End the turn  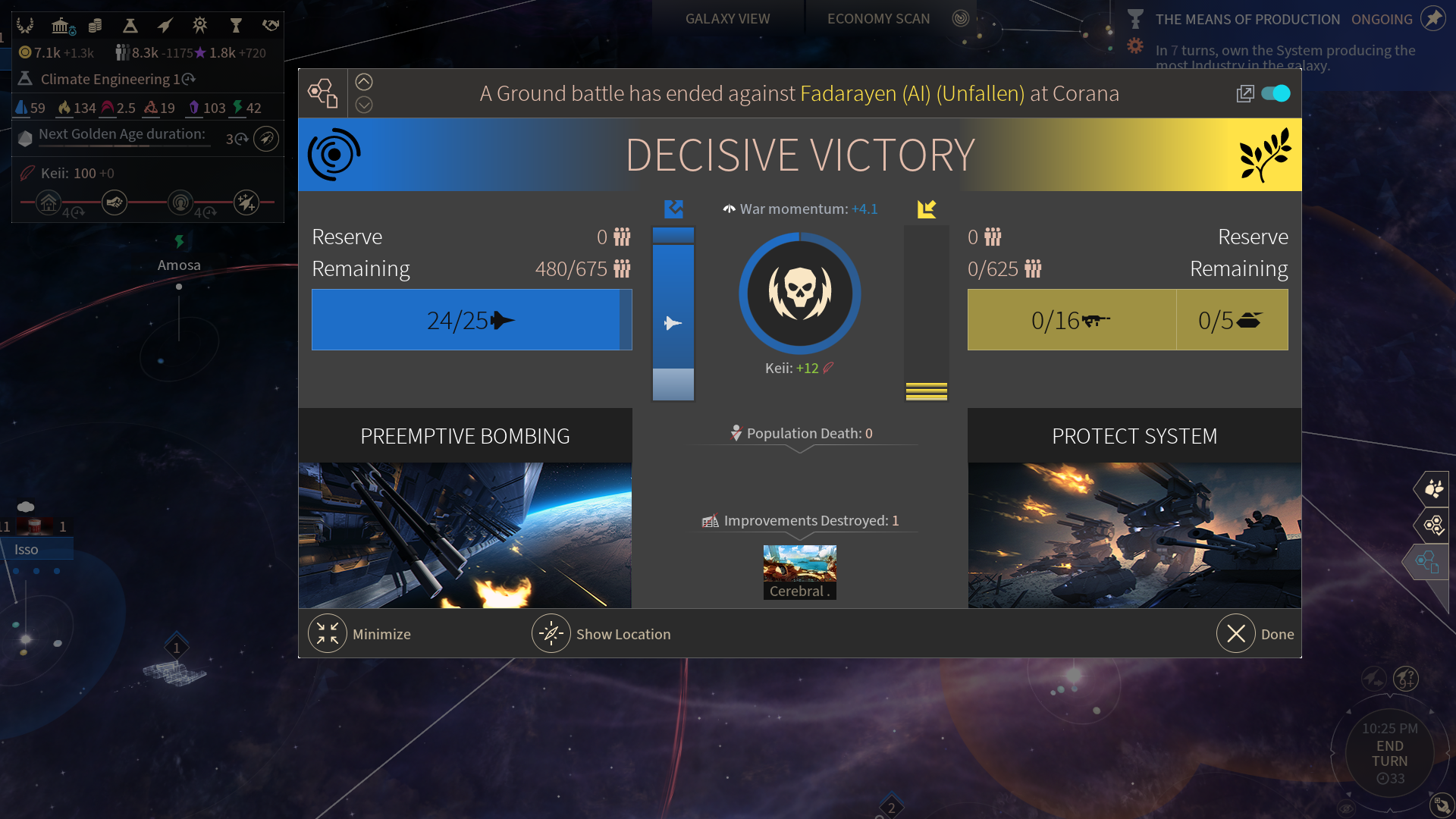point(1389,753)
